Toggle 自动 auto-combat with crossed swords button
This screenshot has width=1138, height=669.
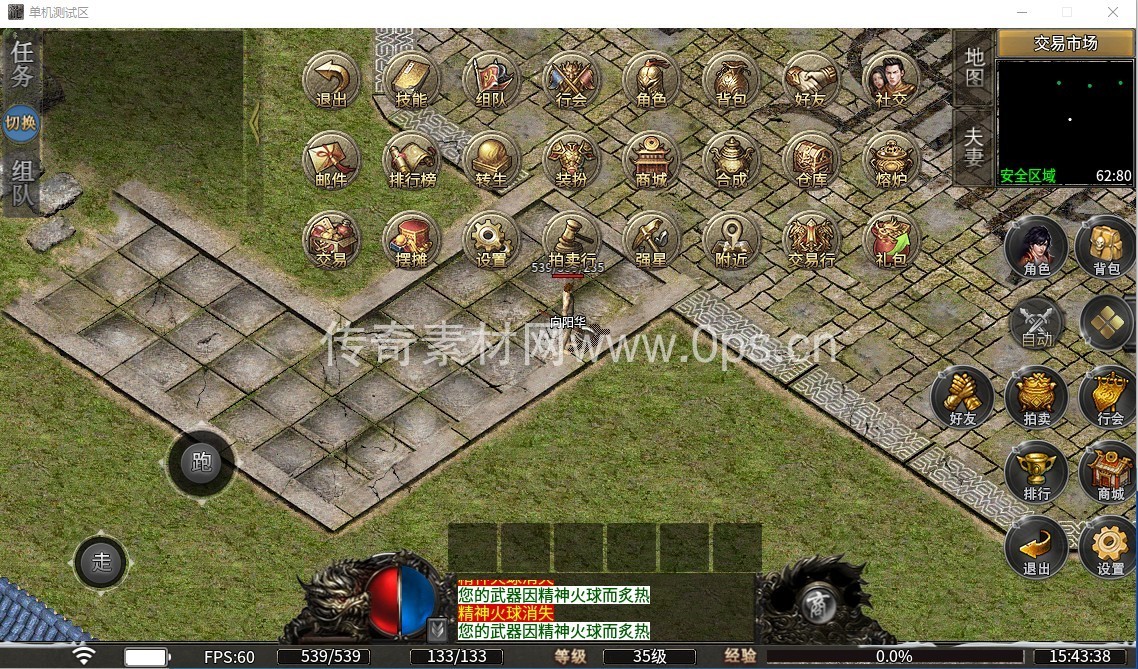pos(1037,324)
